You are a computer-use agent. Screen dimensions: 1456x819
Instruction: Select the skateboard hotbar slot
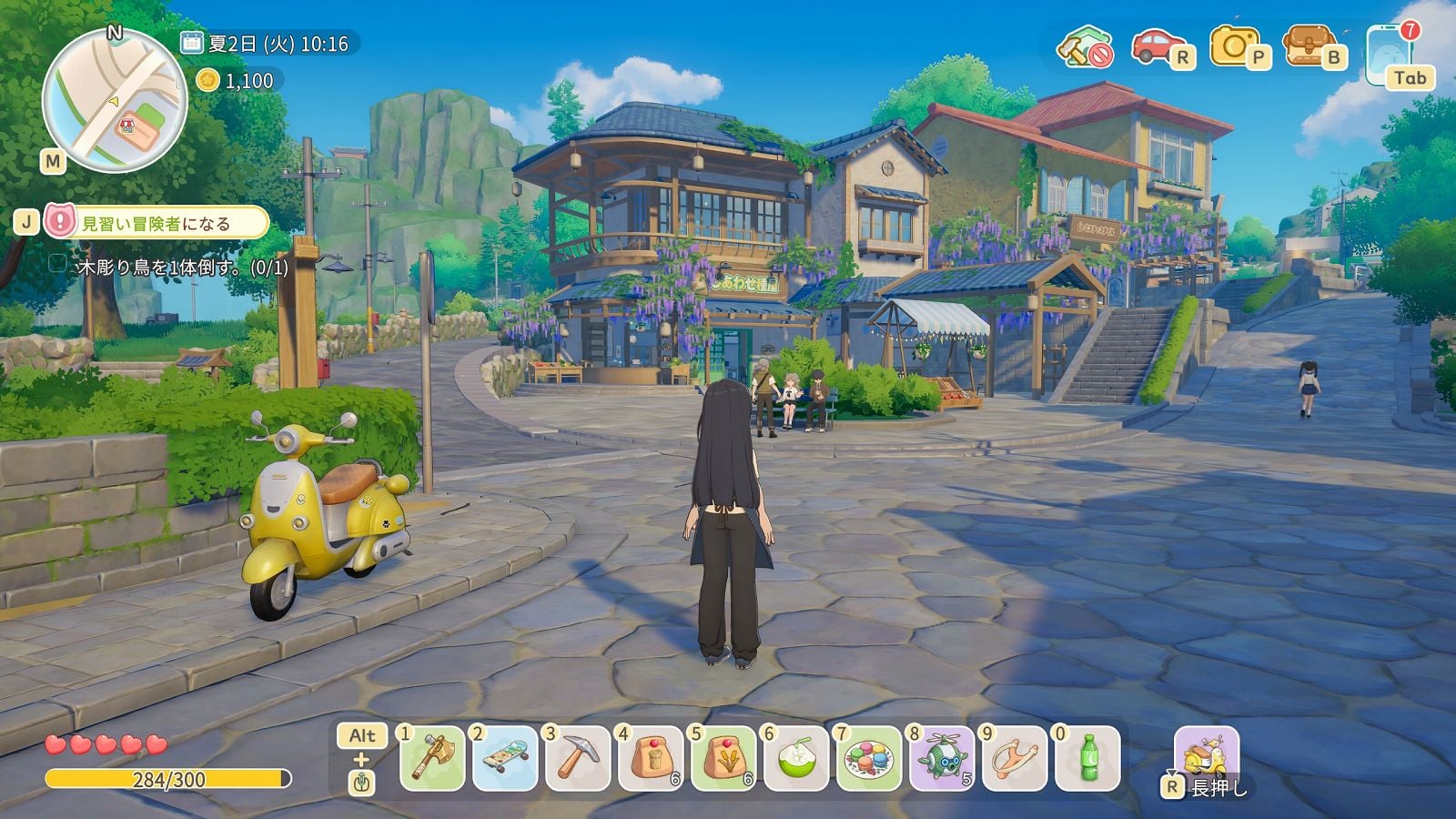(x=505, y=758)
